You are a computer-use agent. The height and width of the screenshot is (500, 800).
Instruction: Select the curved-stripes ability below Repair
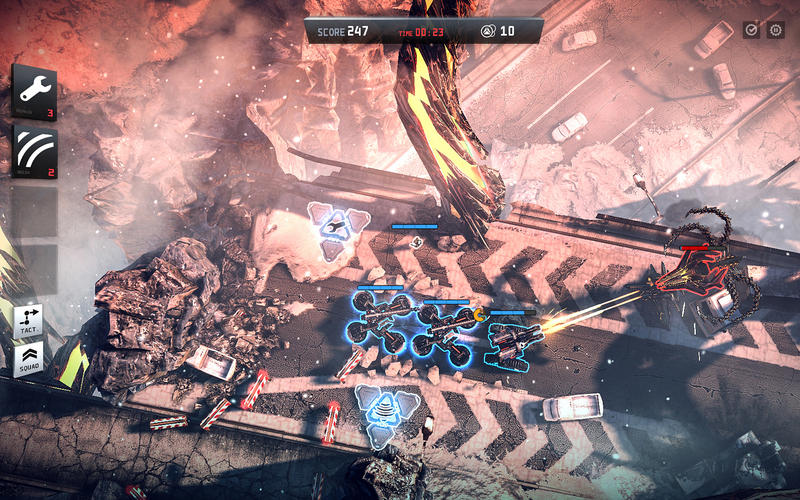(34, 152)
